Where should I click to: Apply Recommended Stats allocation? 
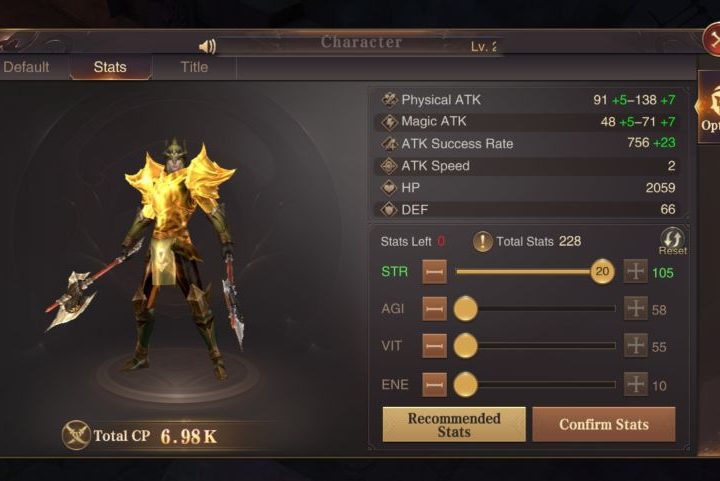coord(453,424)
